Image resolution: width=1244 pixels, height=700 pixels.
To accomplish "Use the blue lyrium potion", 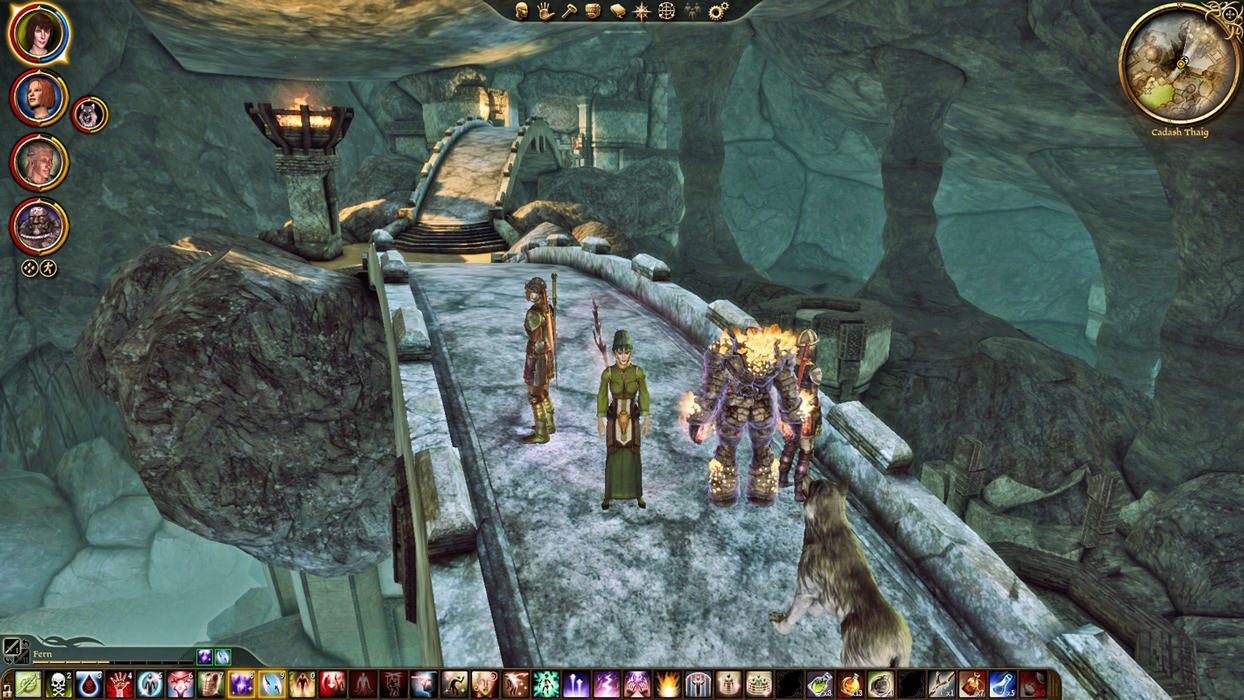I will click(x=1002, y=685).
